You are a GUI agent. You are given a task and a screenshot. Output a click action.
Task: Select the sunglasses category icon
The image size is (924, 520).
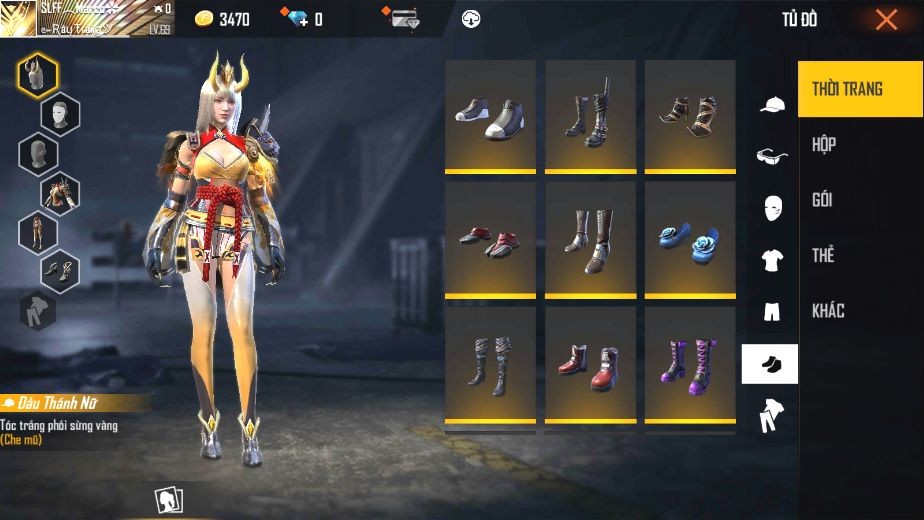[771, 156]
